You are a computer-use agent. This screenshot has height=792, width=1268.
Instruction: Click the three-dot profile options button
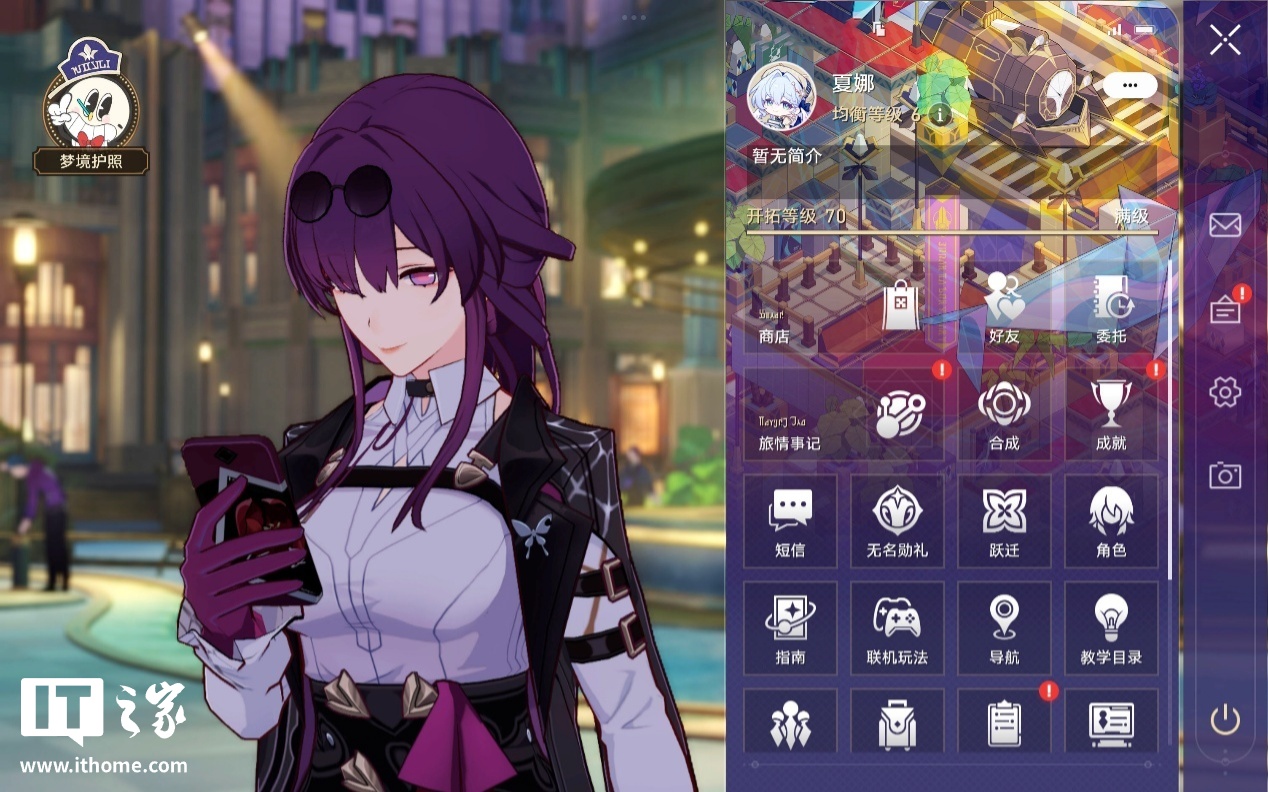pyautogui.click(x=1130, y=86)
